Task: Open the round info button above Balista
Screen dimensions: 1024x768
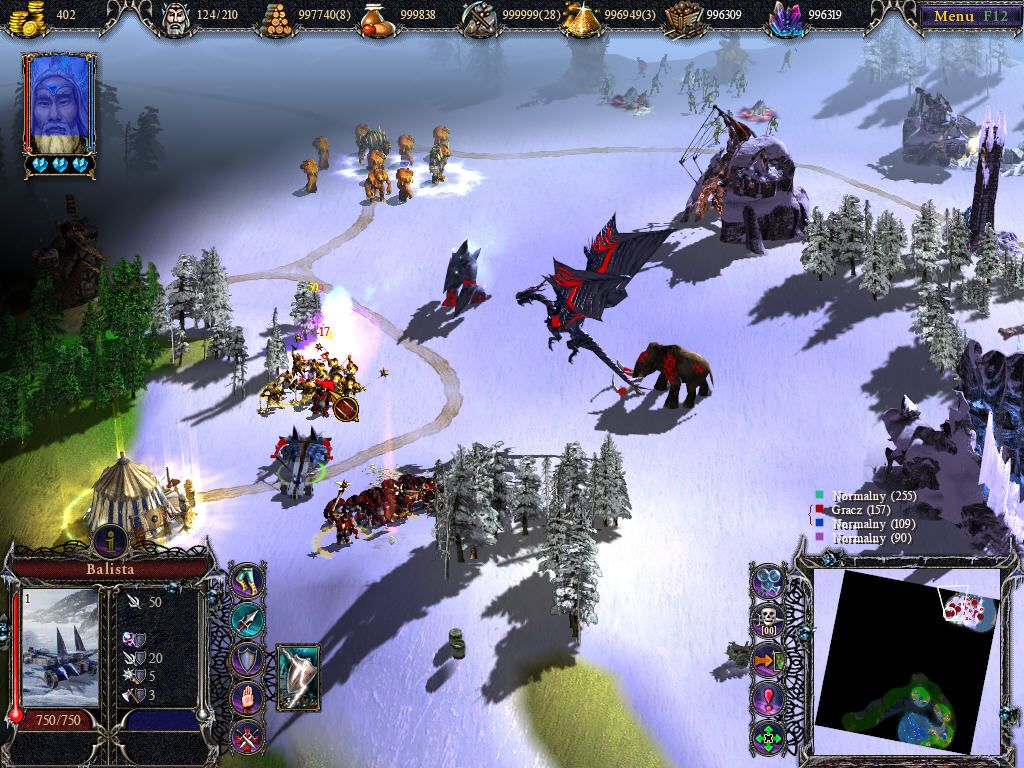Action: coord(110,541)
